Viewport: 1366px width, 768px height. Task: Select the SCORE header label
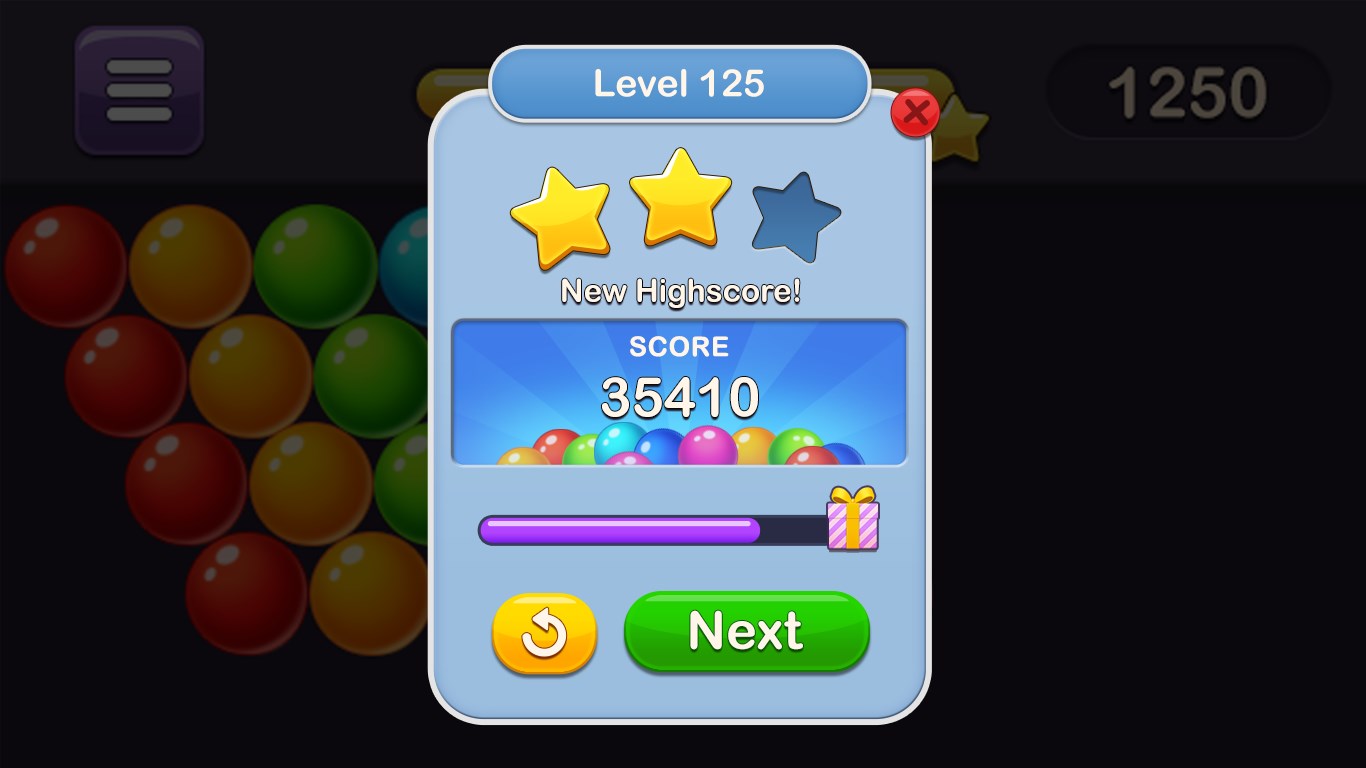pyautogui.click(x=679, y=347)
